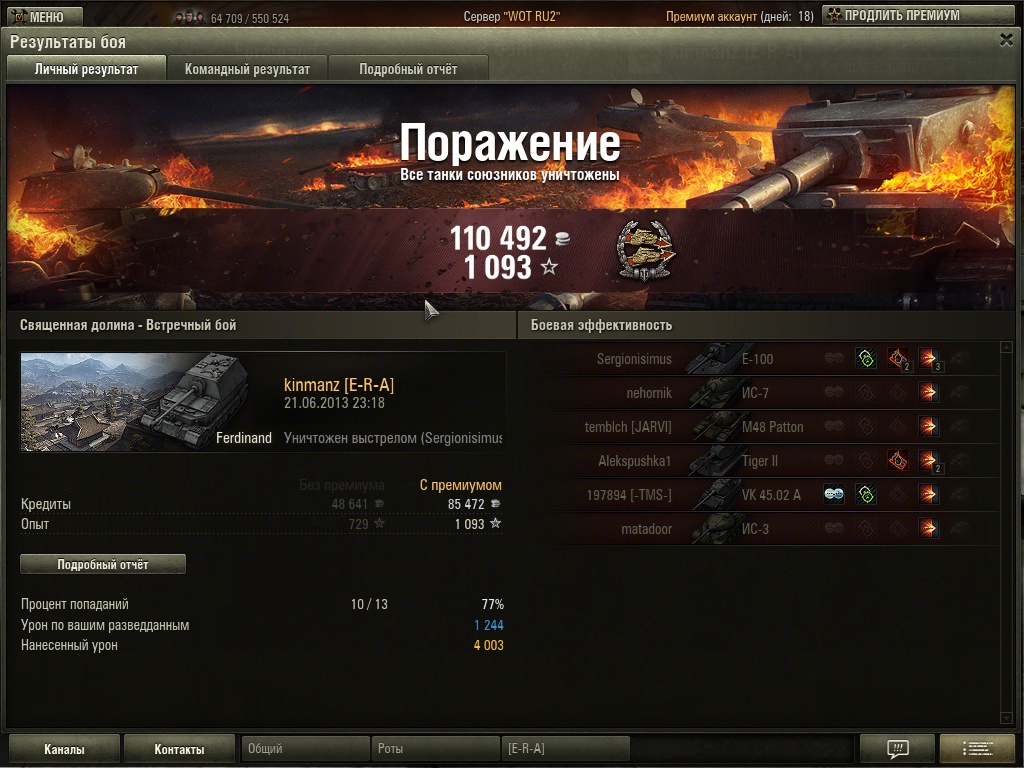Click the Подробный отчёт button
The width and height of the screenshot is (1024, 768).
coord(103,565)
